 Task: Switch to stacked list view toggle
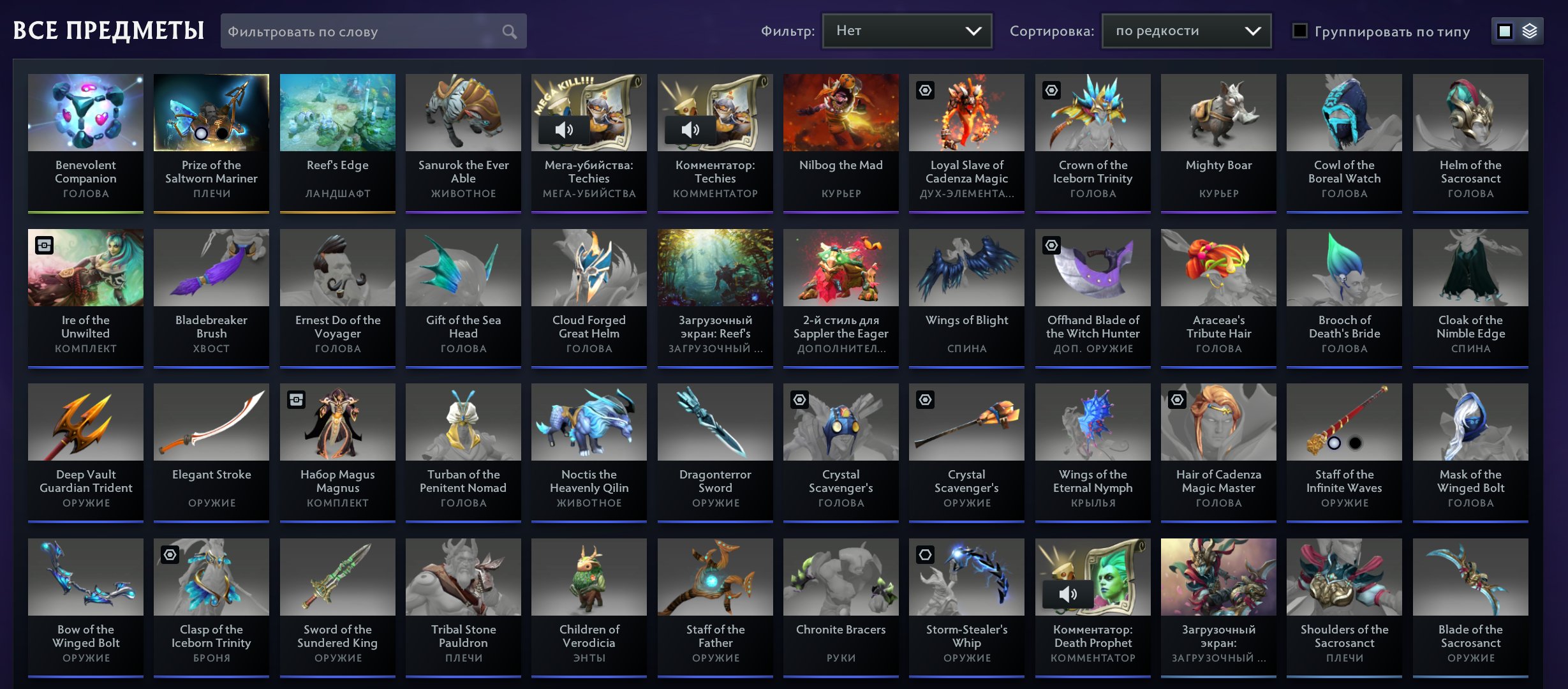[x=1530, y=30]
